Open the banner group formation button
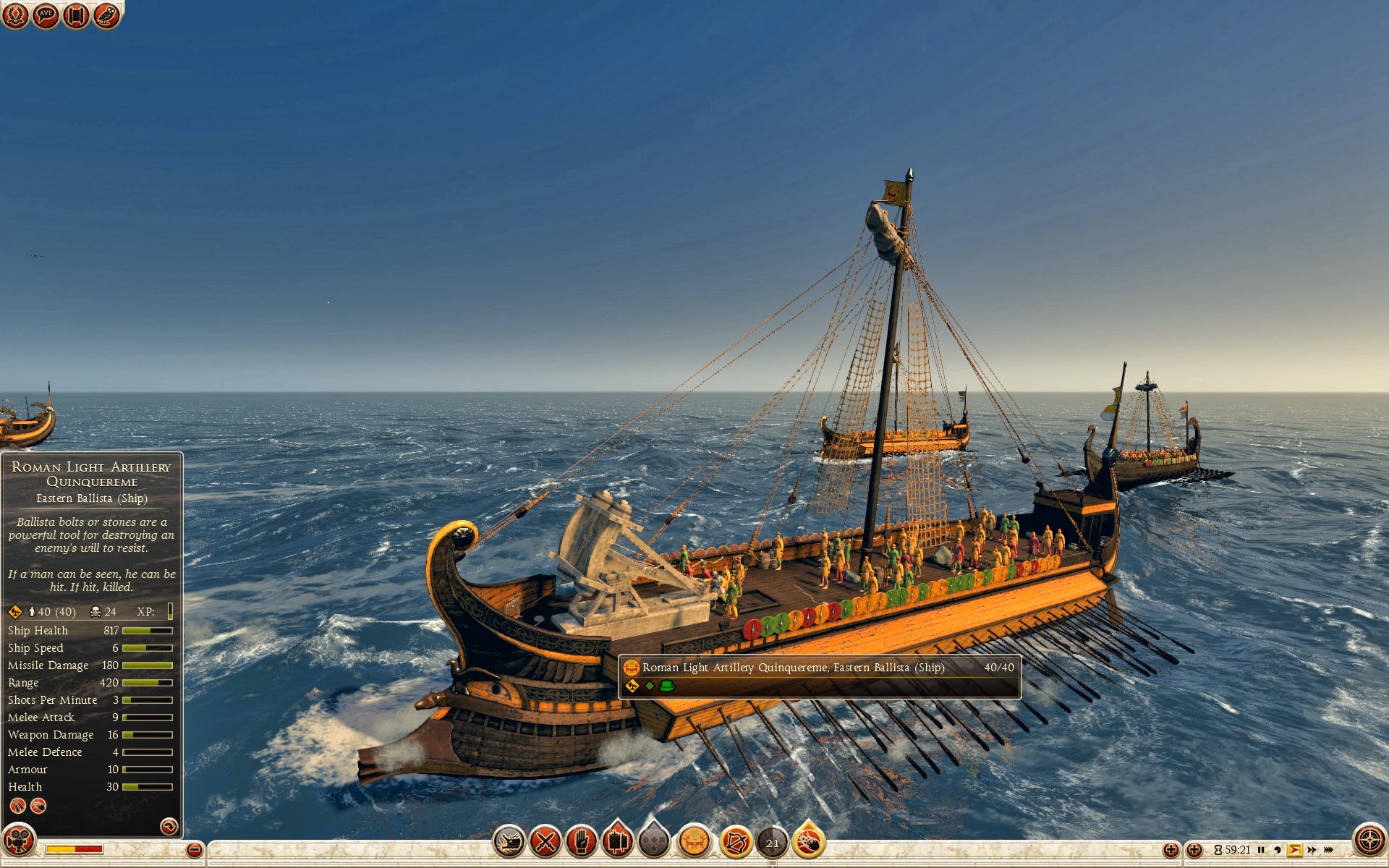 point(617,842)
